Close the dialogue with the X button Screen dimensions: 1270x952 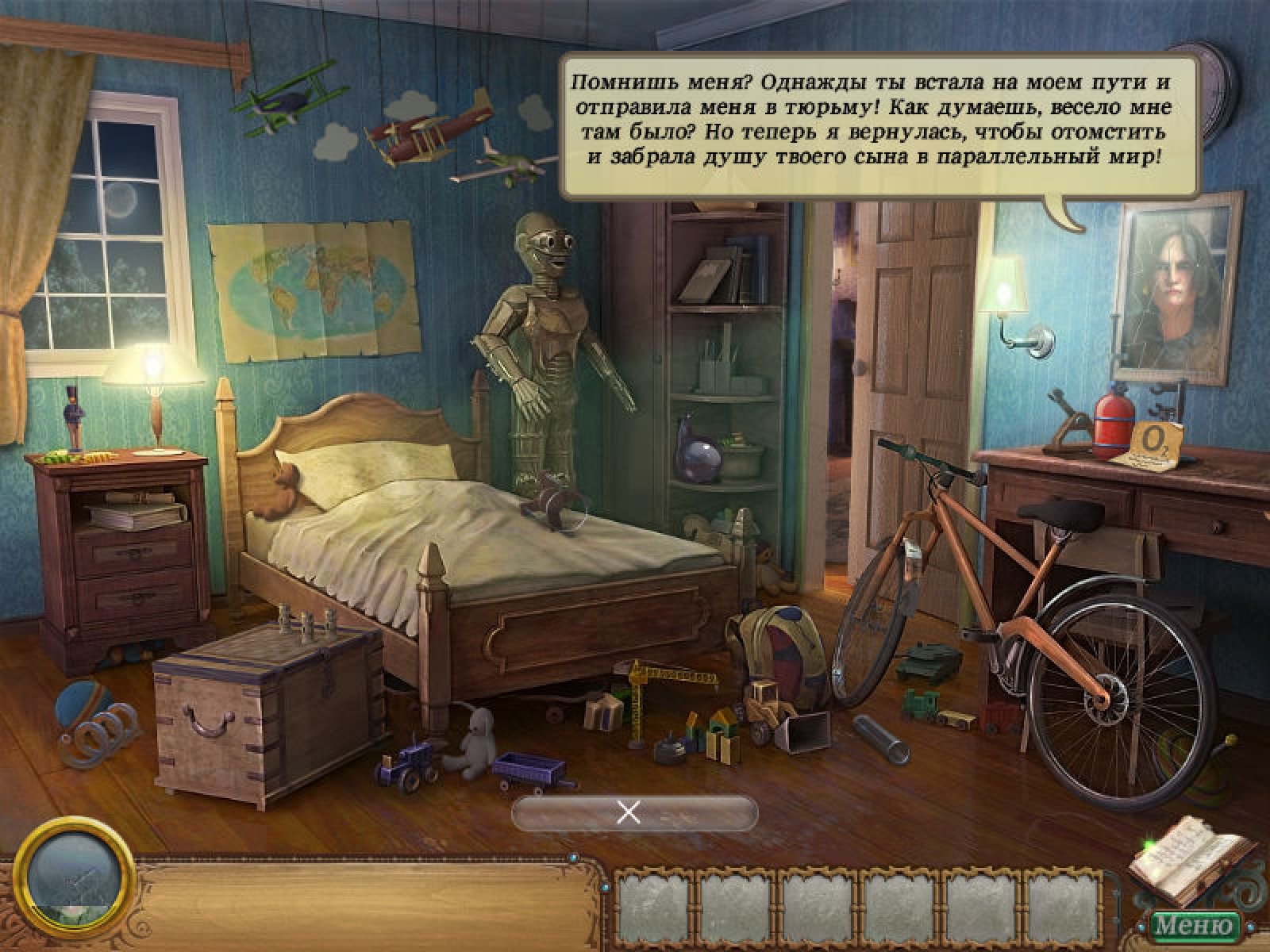pos(629,813)
